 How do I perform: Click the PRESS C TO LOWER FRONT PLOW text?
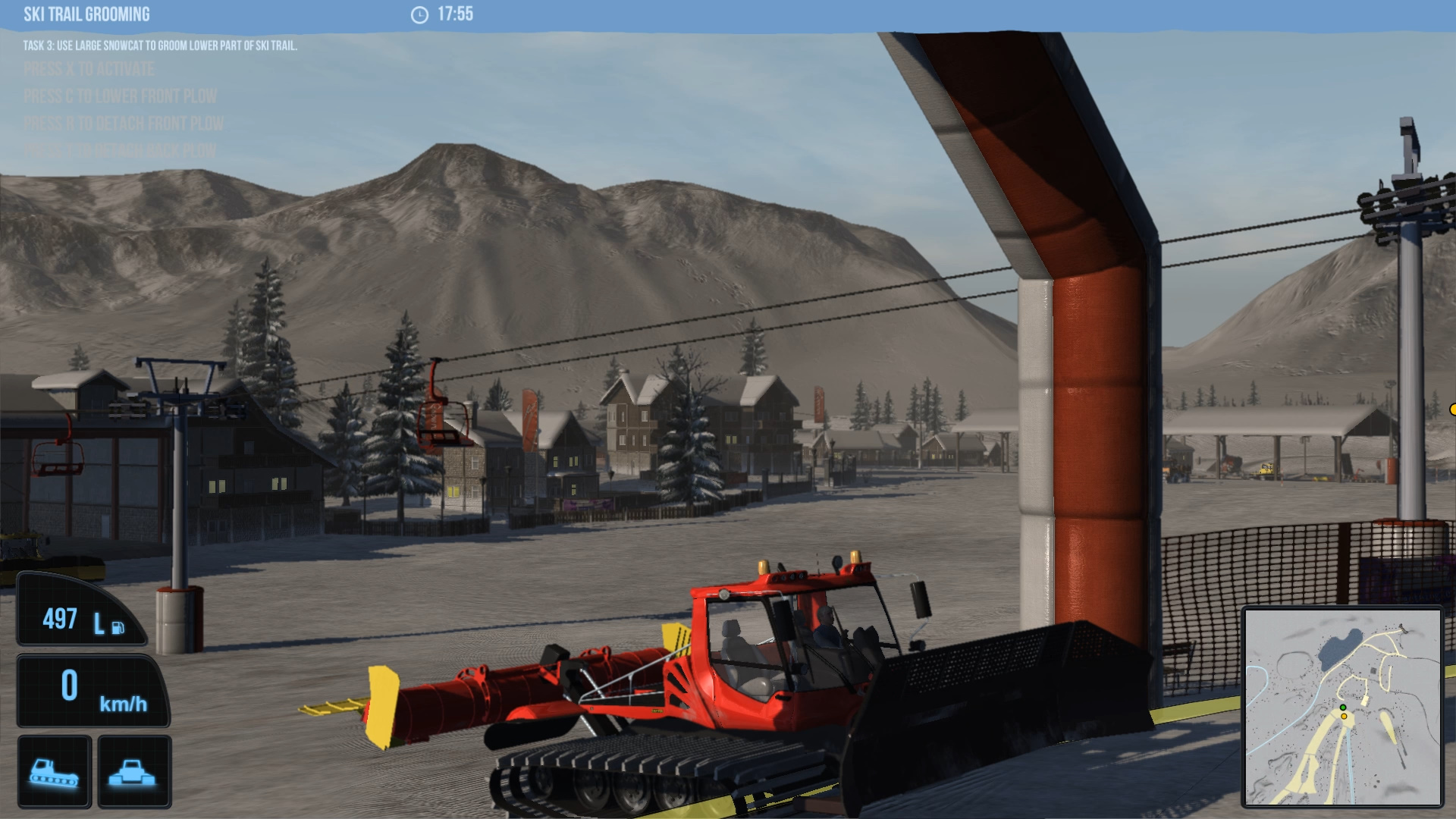(121, 97)
